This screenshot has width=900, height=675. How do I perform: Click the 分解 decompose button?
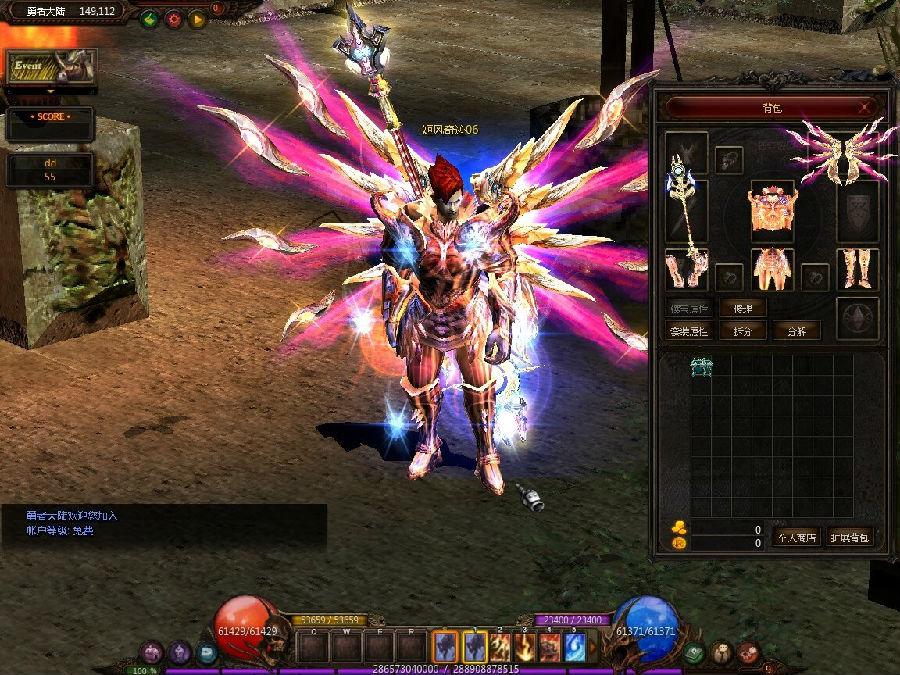(797, 331)
